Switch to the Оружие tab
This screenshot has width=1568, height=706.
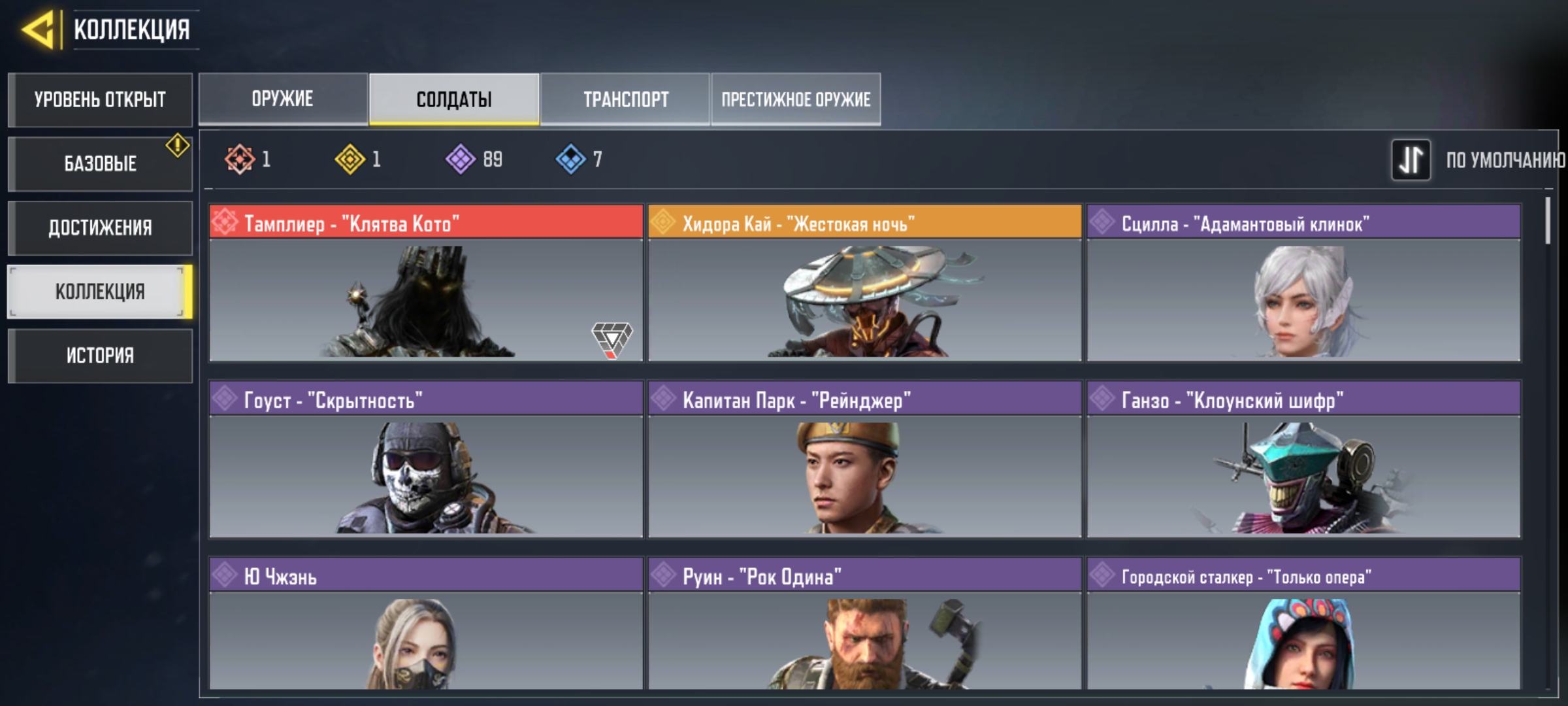pos(283,99)
